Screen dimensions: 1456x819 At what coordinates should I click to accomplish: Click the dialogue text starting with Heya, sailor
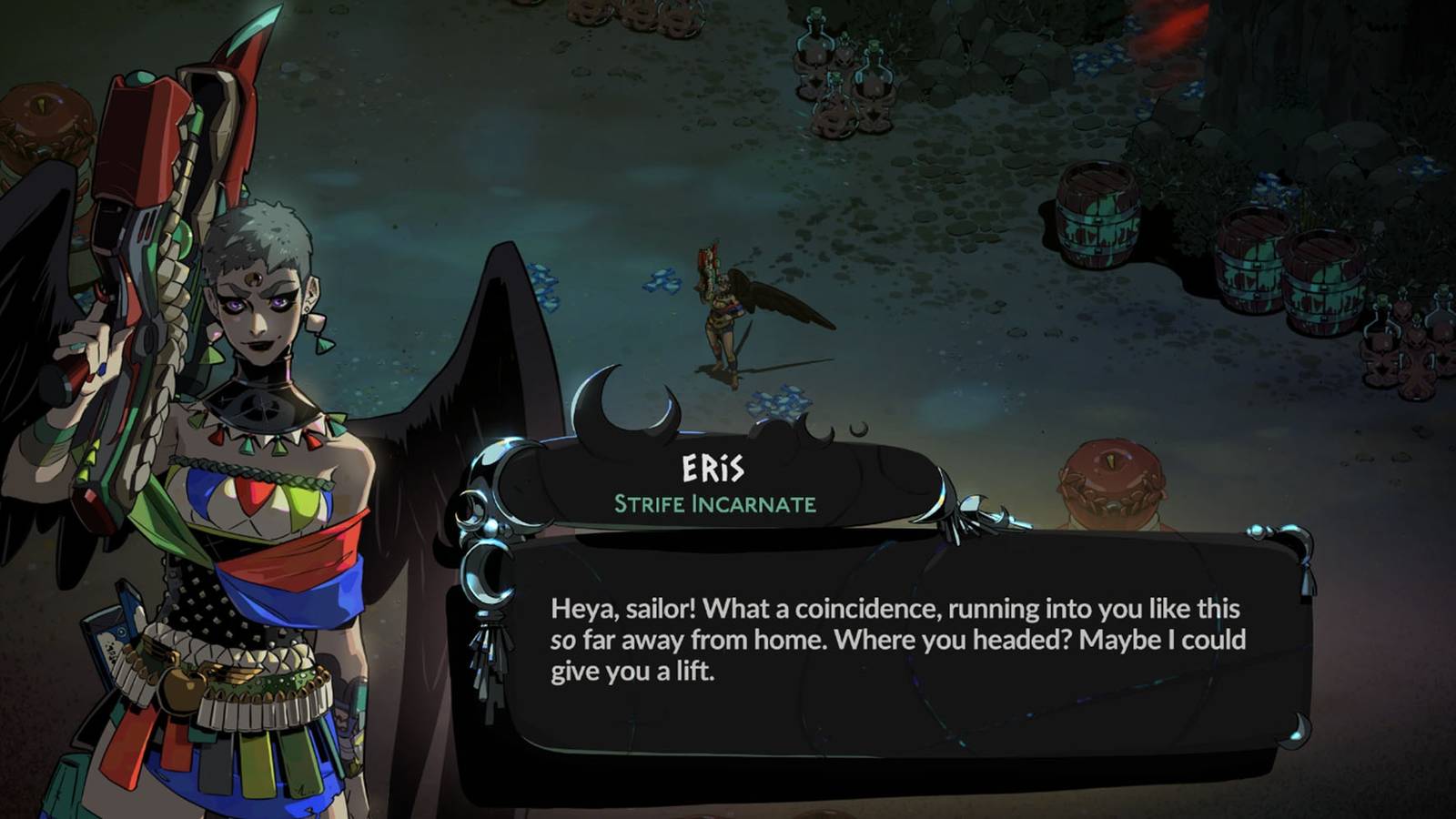pos(896,637)
